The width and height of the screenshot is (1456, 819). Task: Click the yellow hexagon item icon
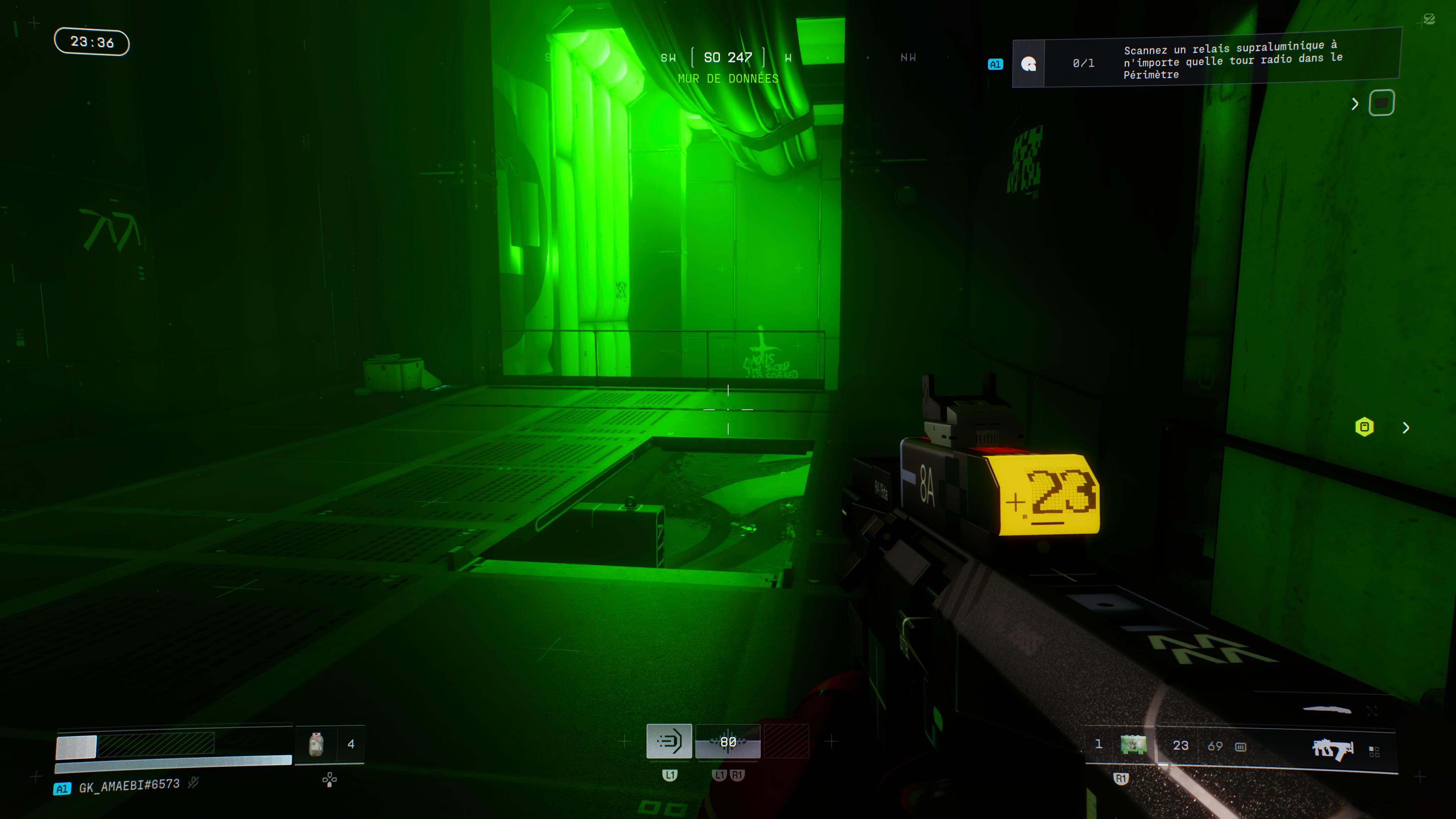[x=1365, y=427]
